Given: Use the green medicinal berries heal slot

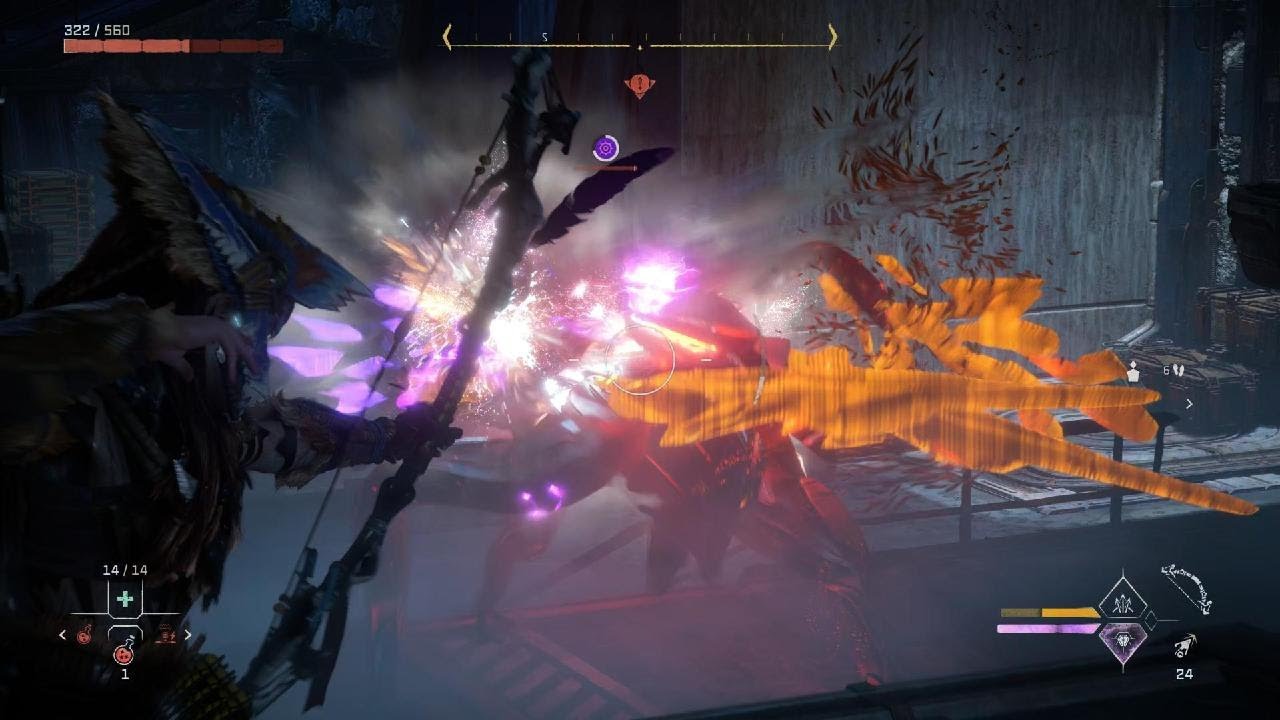Looking at the screenshot, I should click(125, 599).
